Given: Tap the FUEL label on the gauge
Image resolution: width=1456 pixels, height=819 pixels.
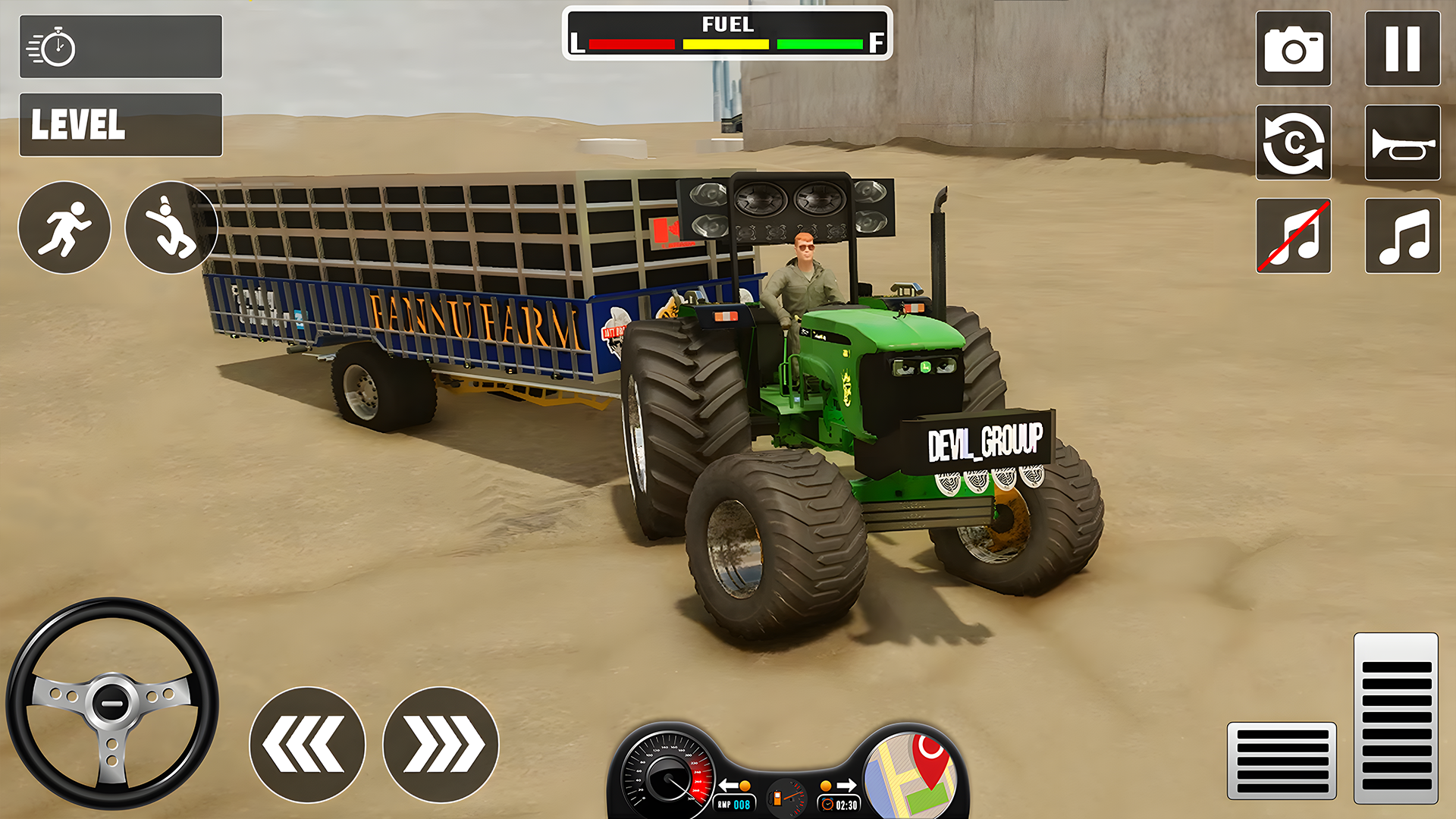Looking at the screenshot, I should (x=726, y=24).
